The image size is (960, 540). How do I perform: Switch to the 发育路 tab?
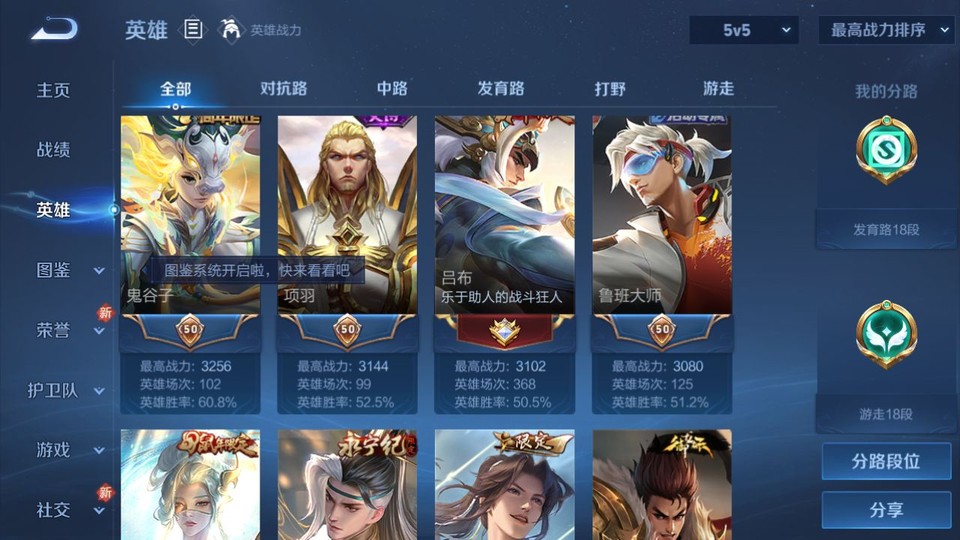[x=500, y=89]
